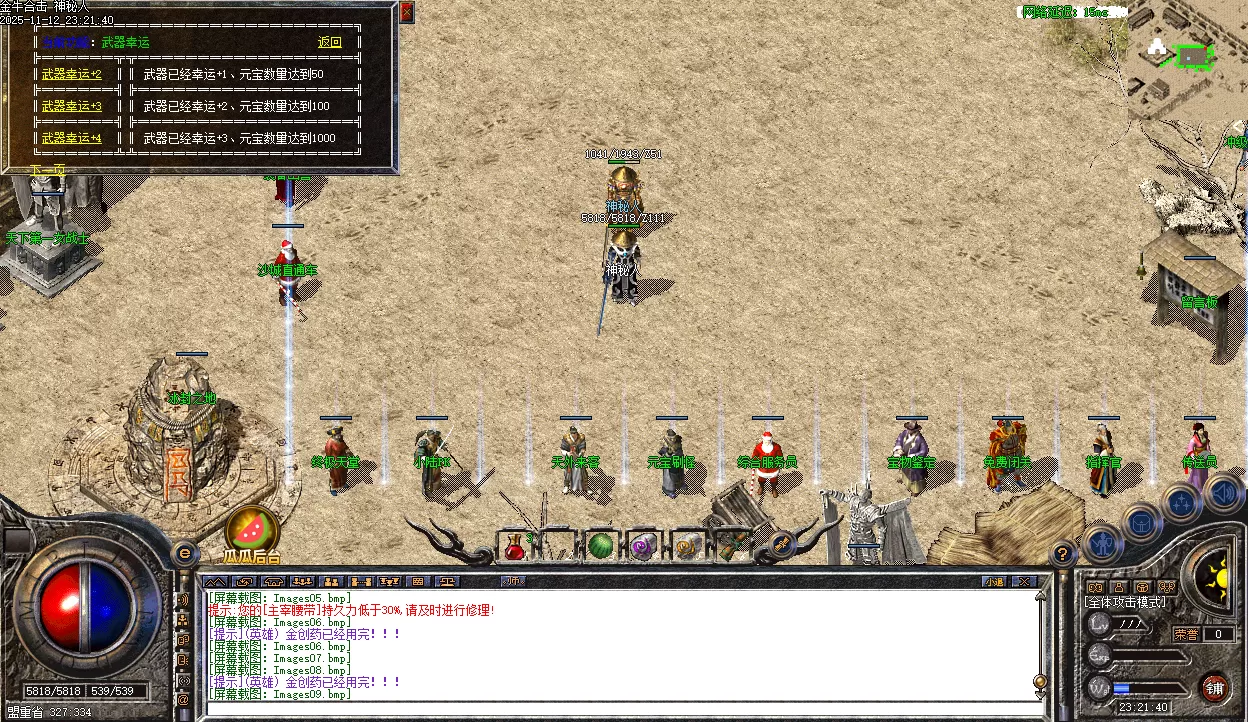Viewport: 1248px width, 722px height.
Task: Change the 全体攻击模式 attack mode
Action: click(1125, 602)
